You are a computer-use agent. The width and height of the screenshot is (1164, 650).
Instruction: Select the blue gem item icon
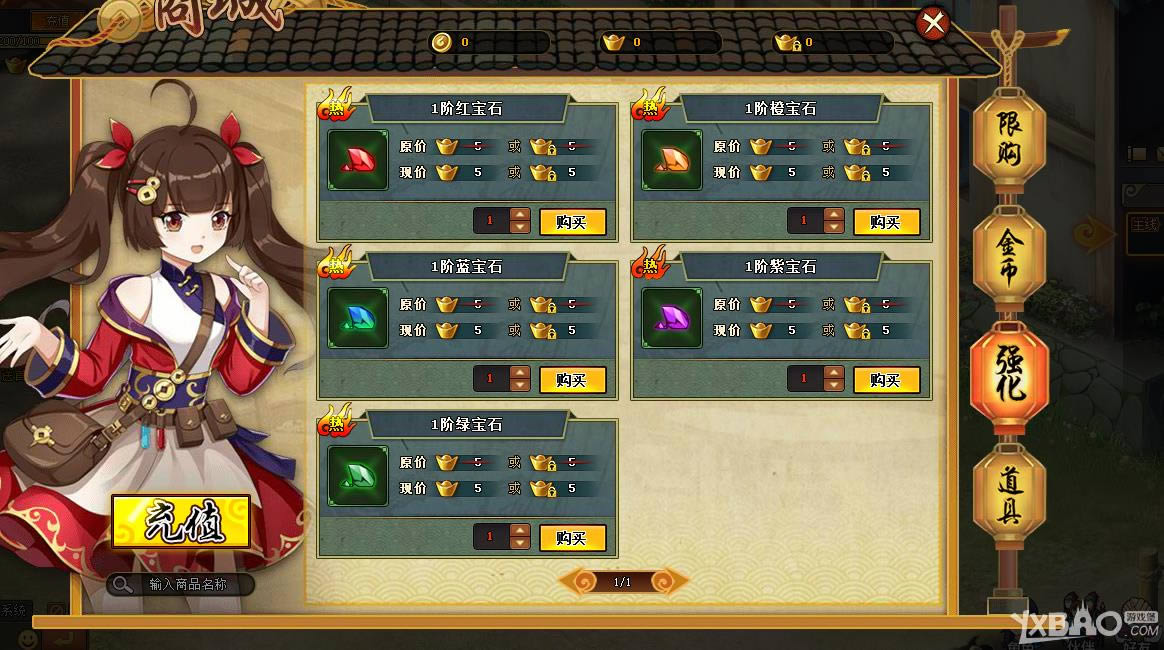click(x=358, y=318)
